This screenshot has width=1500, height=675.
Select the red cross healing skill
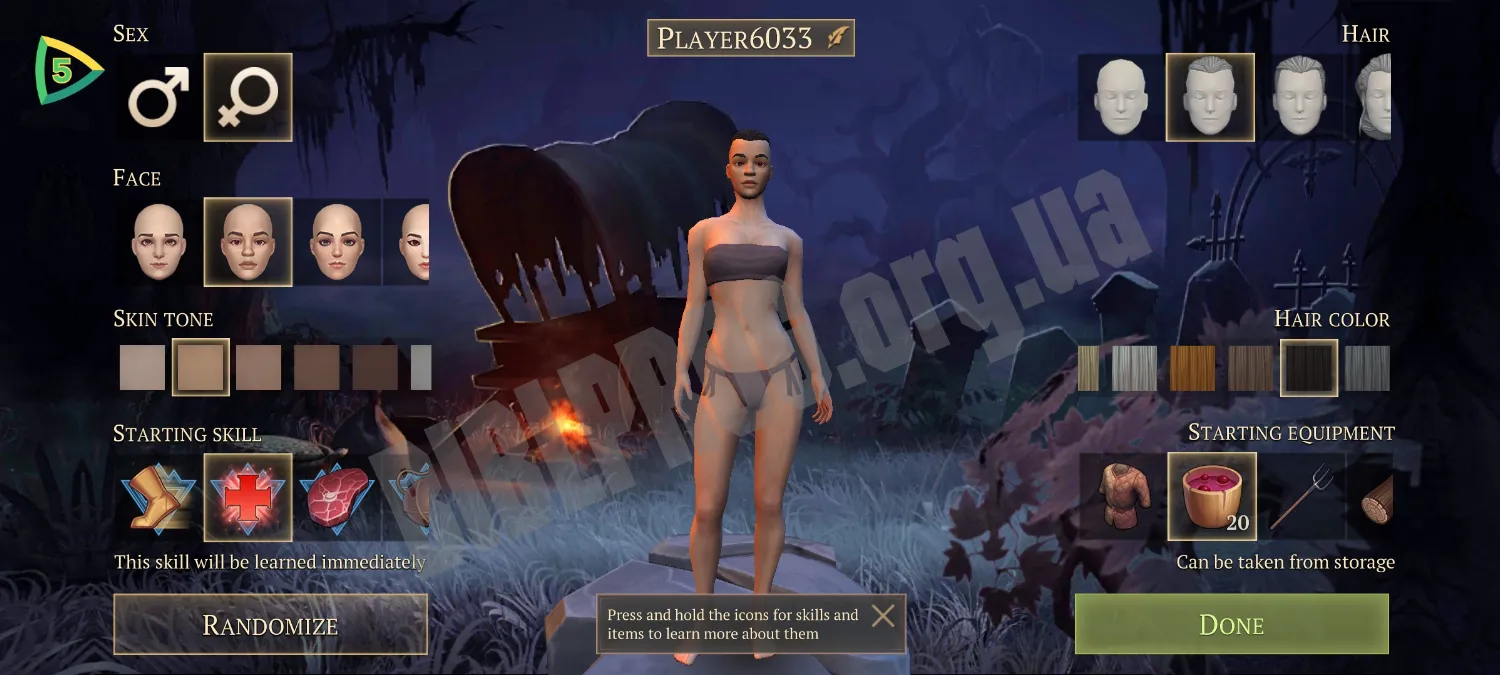point(248,497)
